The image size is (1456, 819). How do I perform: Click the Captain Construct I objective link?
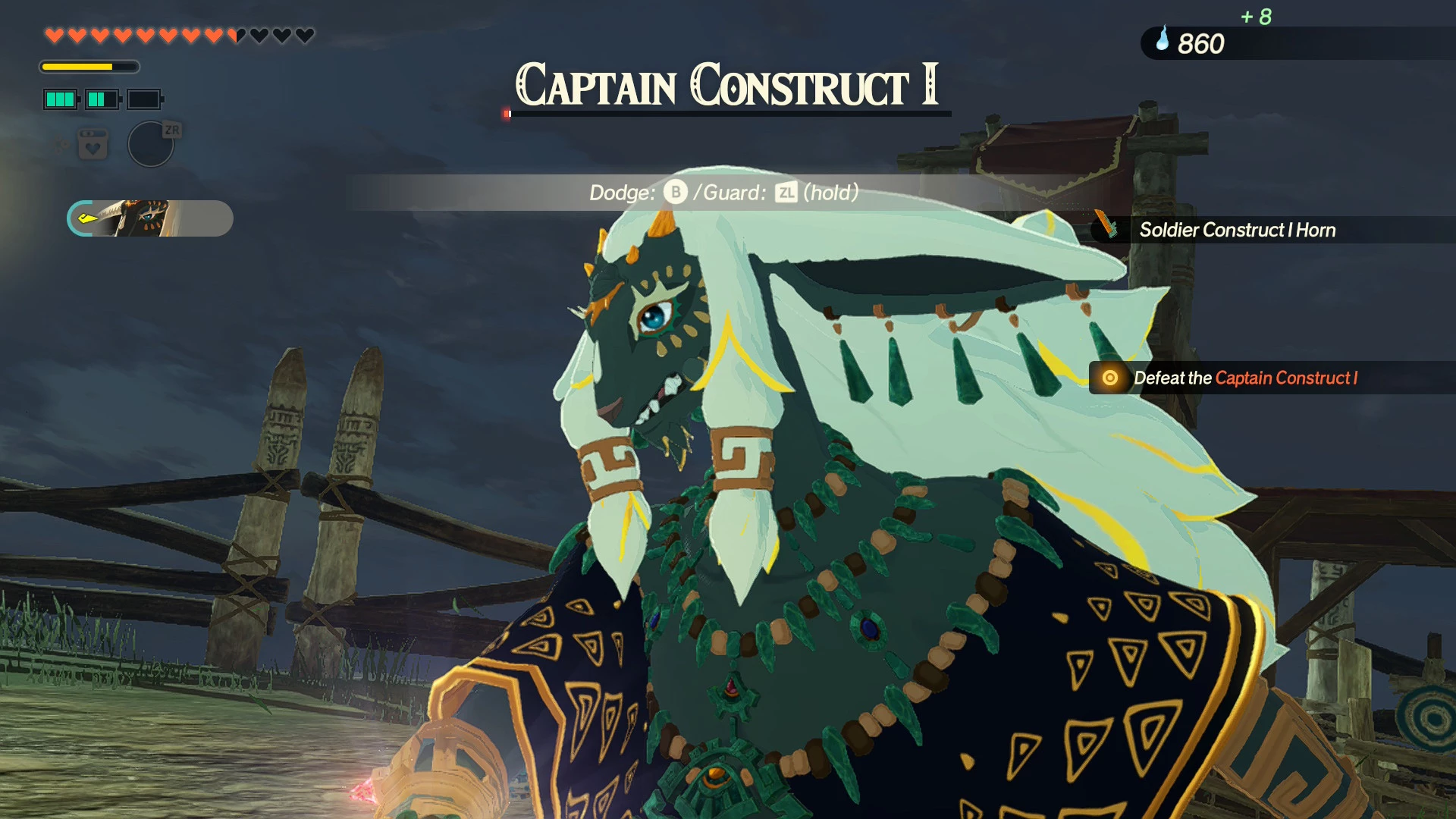1287,378
